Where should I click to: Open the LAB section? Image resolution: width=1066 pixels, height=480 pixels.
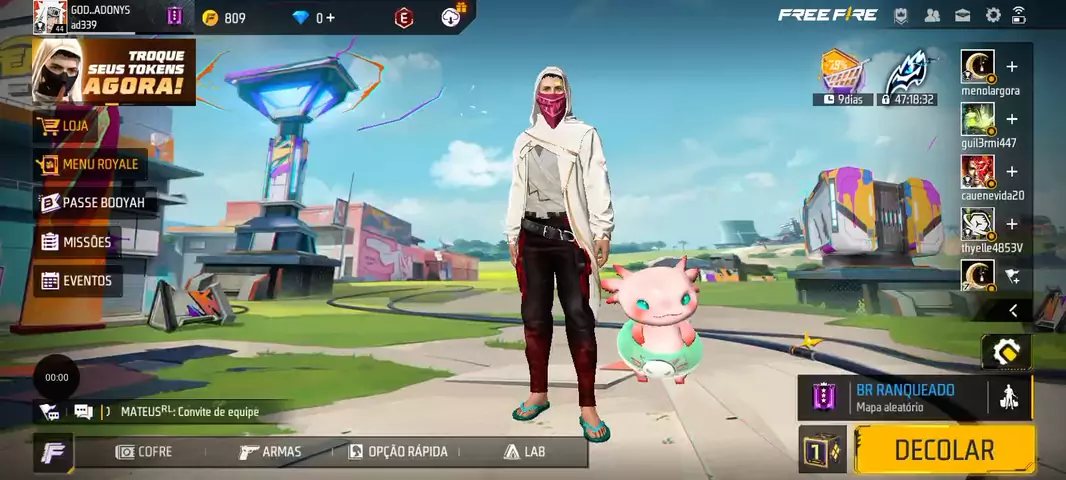tap(525, 452)
